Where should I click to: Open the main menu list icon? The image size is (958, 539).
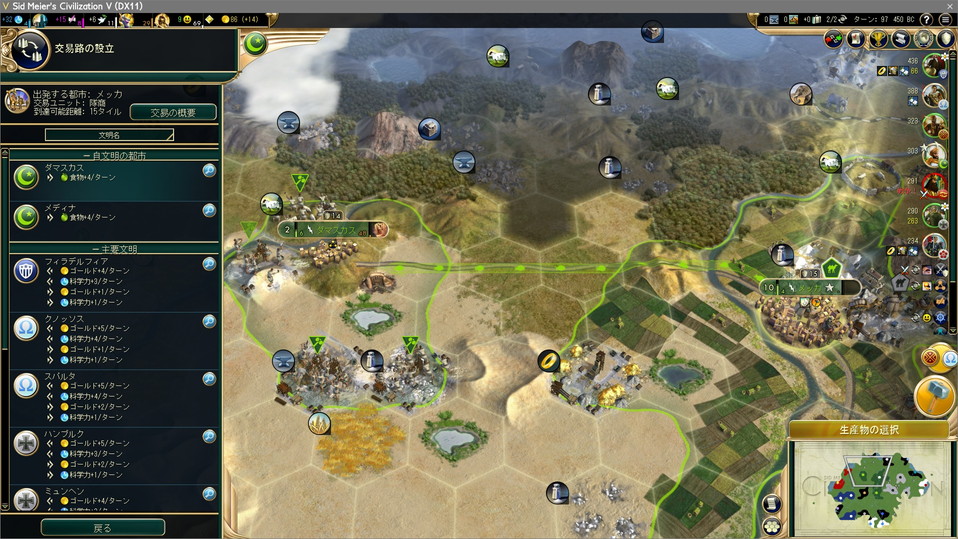point(945,19)
